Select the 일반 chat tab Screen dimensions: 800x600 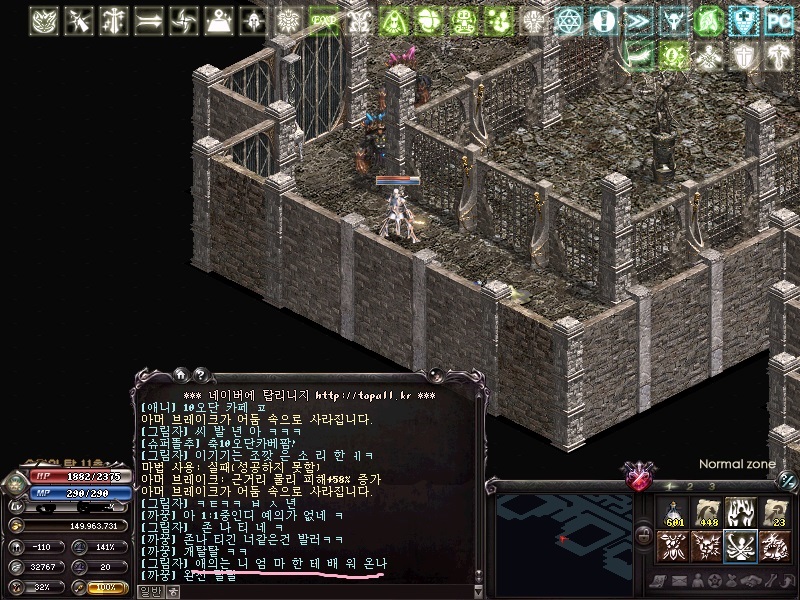[x=149, y=591]
